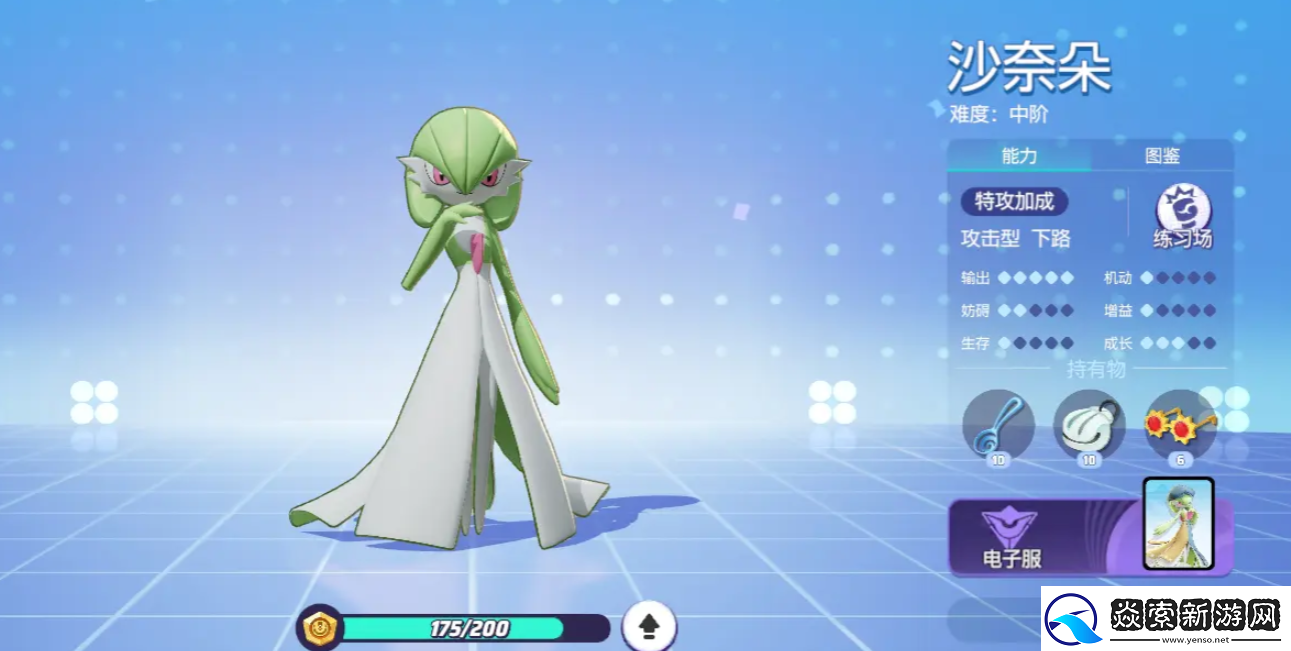View the Gardevoir holowear thumbnail
1291x651 pixels.
[1177, 525]
